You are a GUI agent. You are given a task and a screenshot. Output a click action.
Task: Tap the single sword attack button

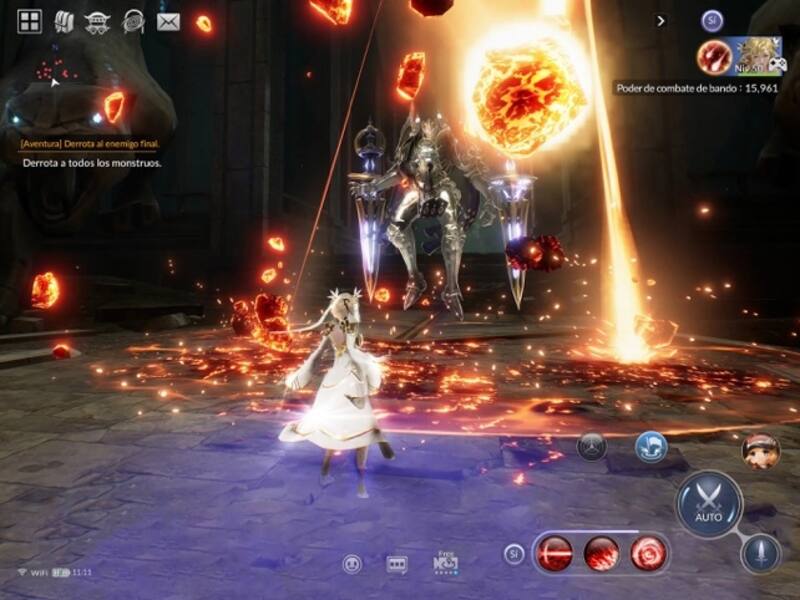[x=760, y=553]
